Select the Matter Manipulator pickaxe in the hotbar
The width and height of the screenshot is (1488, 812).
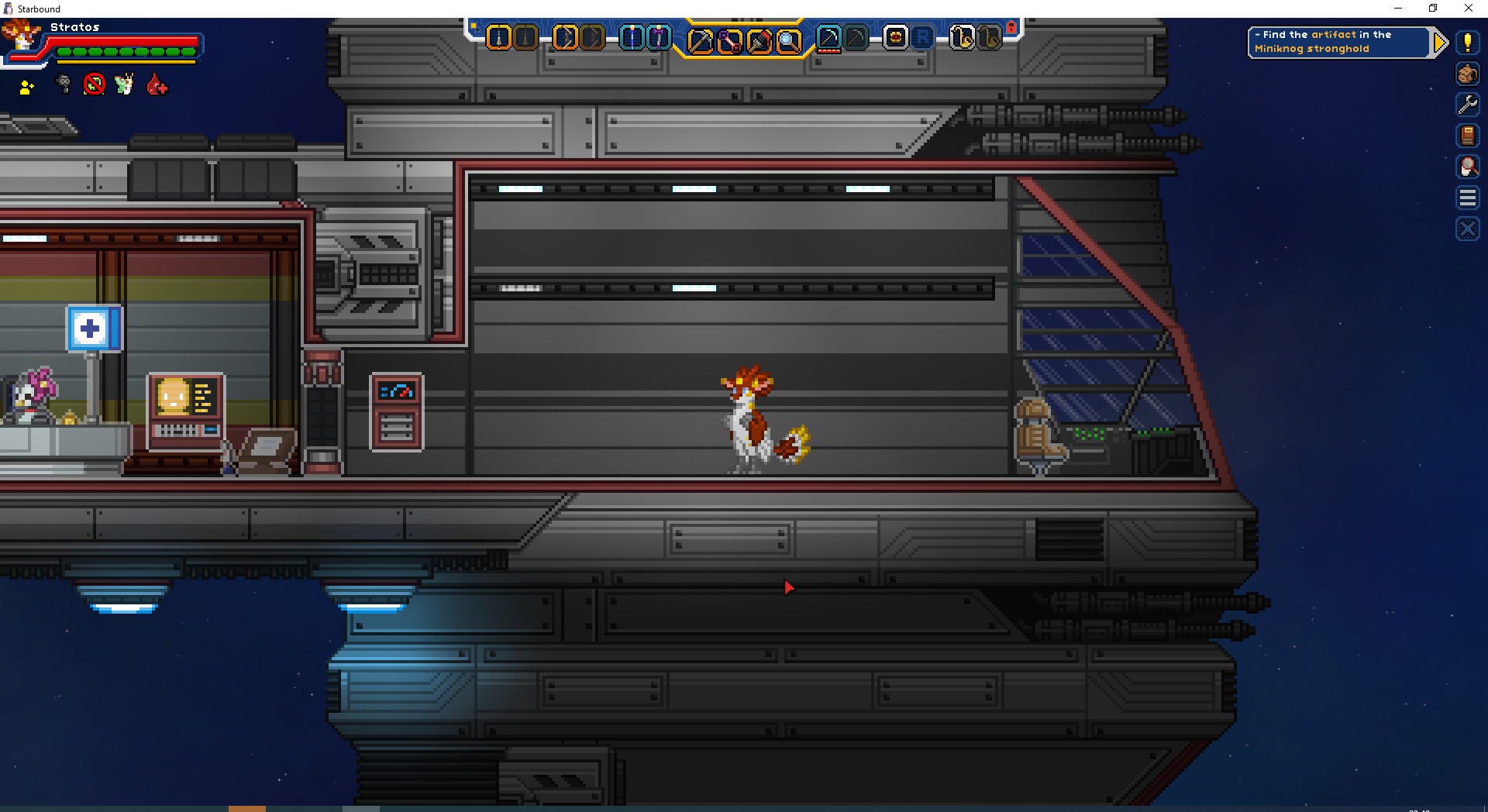coord(701,40)
